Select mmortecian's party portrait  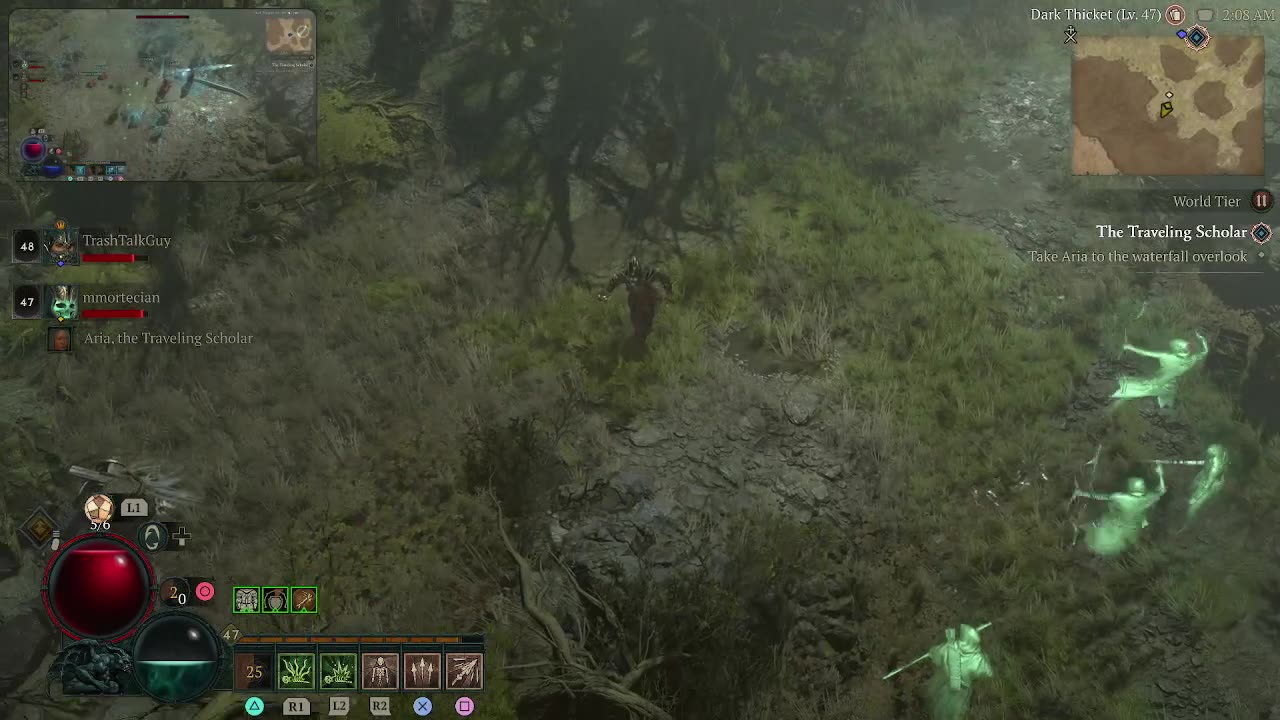[x=60, y=302]
